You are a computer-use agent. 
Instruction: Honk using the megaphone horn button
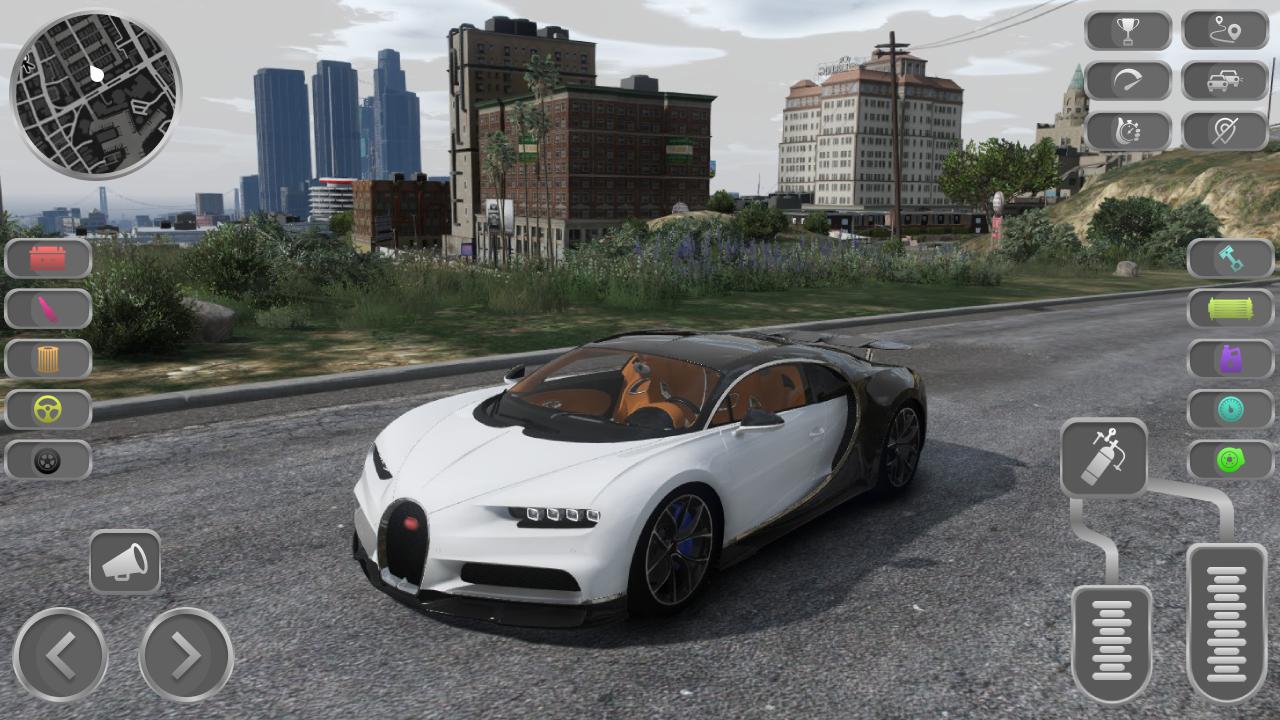coord(126,562)
